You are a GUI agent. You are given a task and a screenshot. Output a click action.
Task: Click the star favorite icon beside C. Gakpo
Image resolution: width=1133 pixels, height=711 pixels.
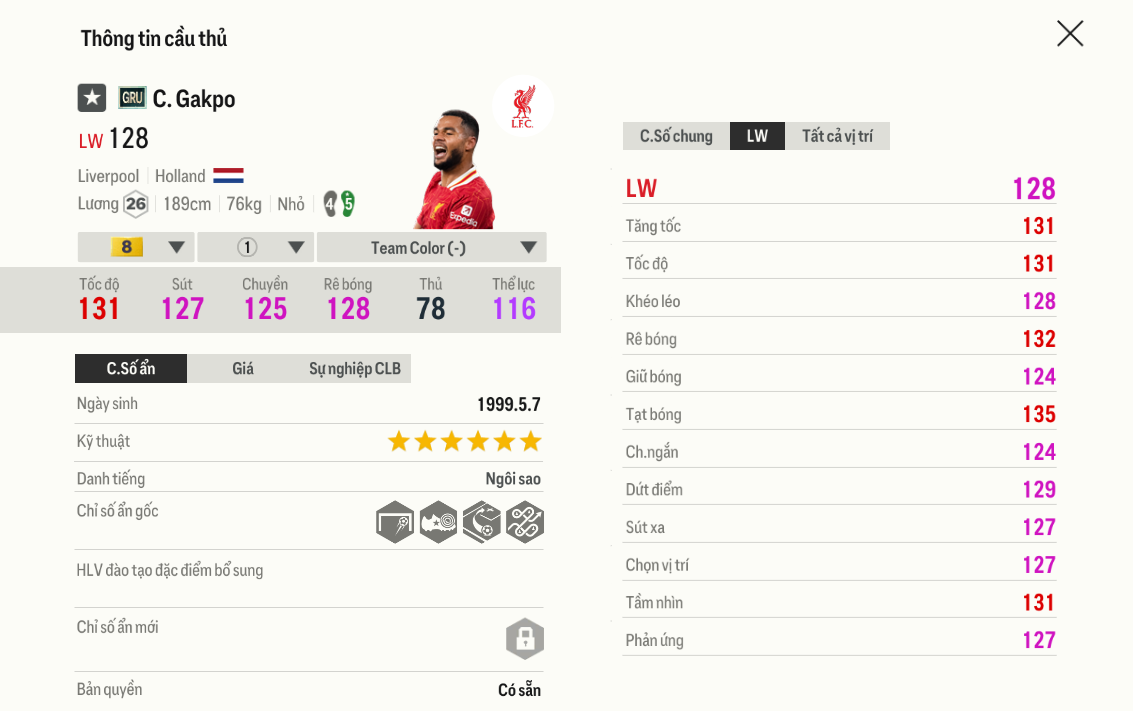92,98
